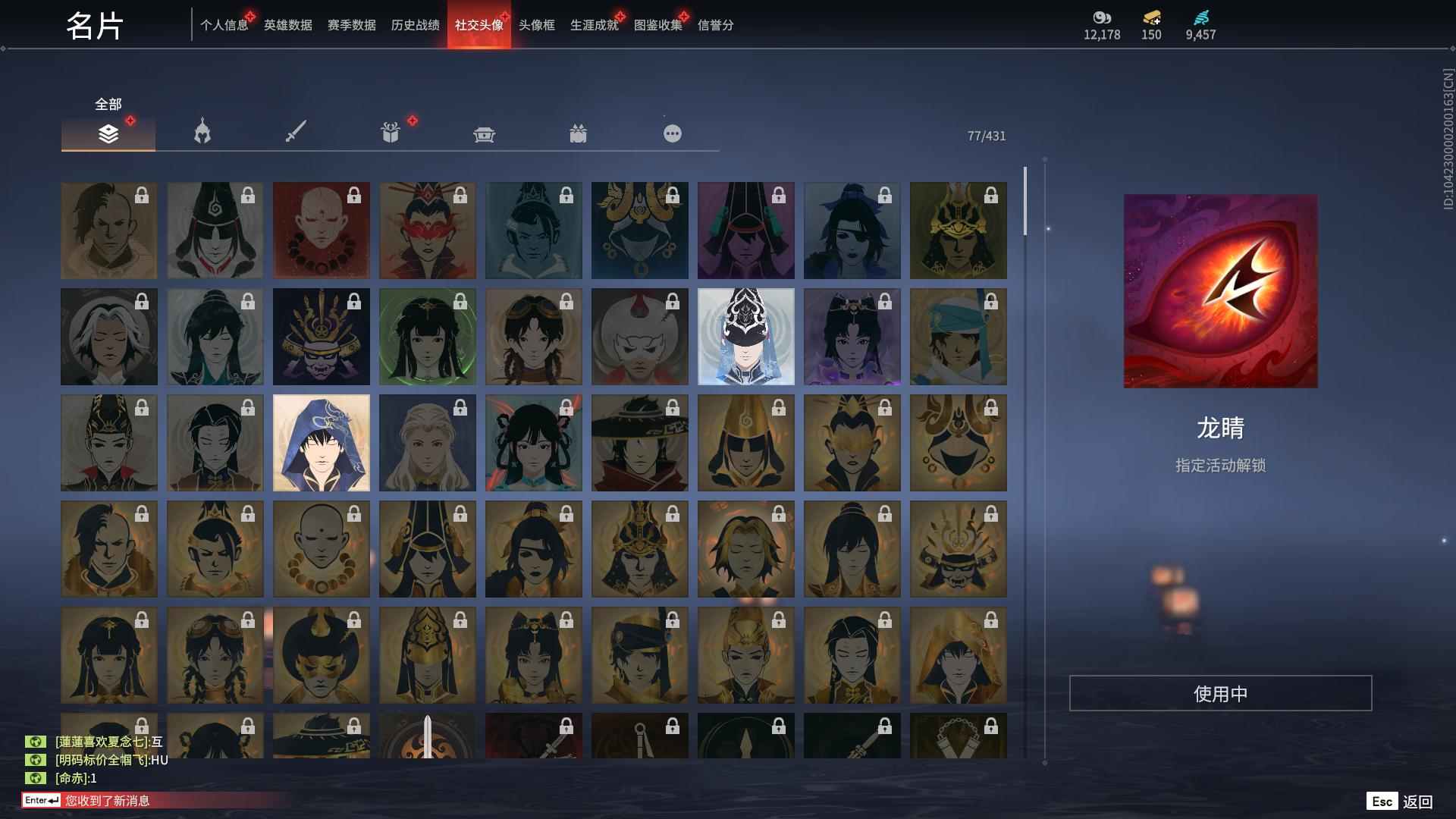Select the treasure chest category icon

click(484, 133)
